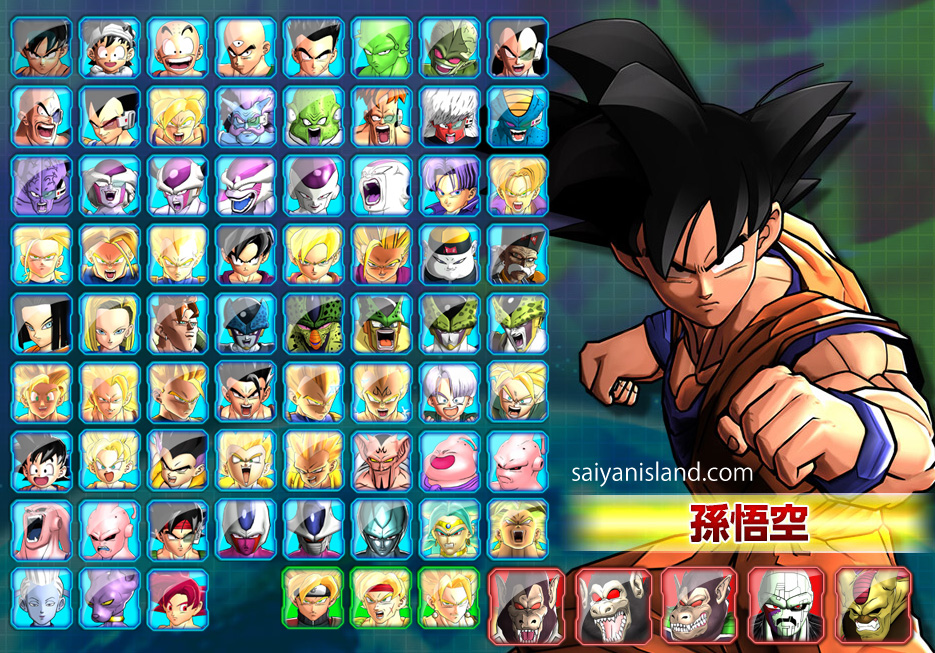Select Android 18 with blonde hair
The image size is (935, 653).
click(x=110, y=324)
